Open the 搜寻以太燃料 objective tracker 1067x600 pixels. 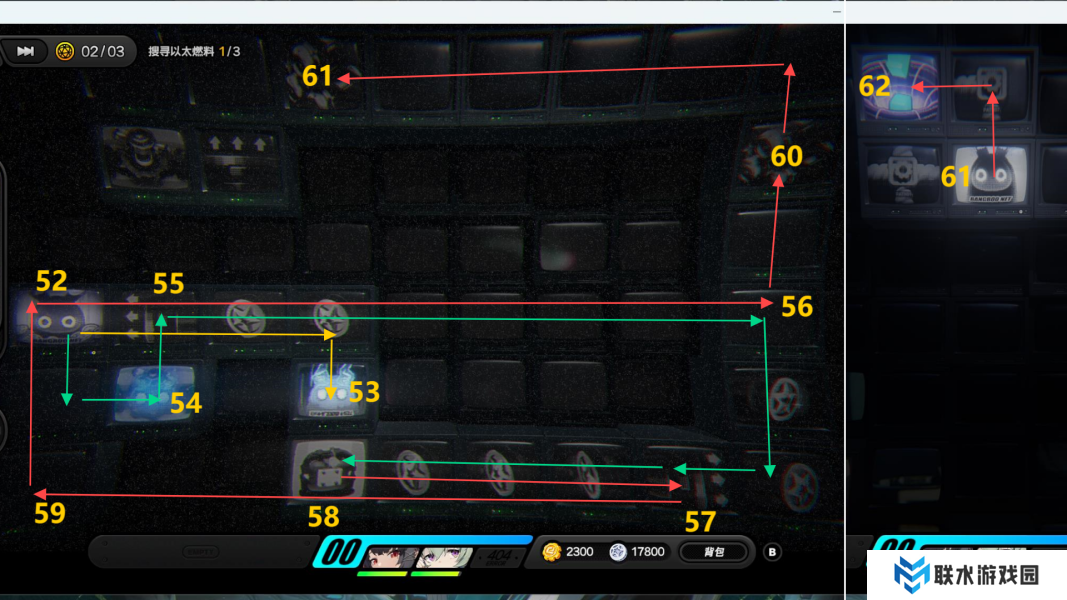coord(194,51)
